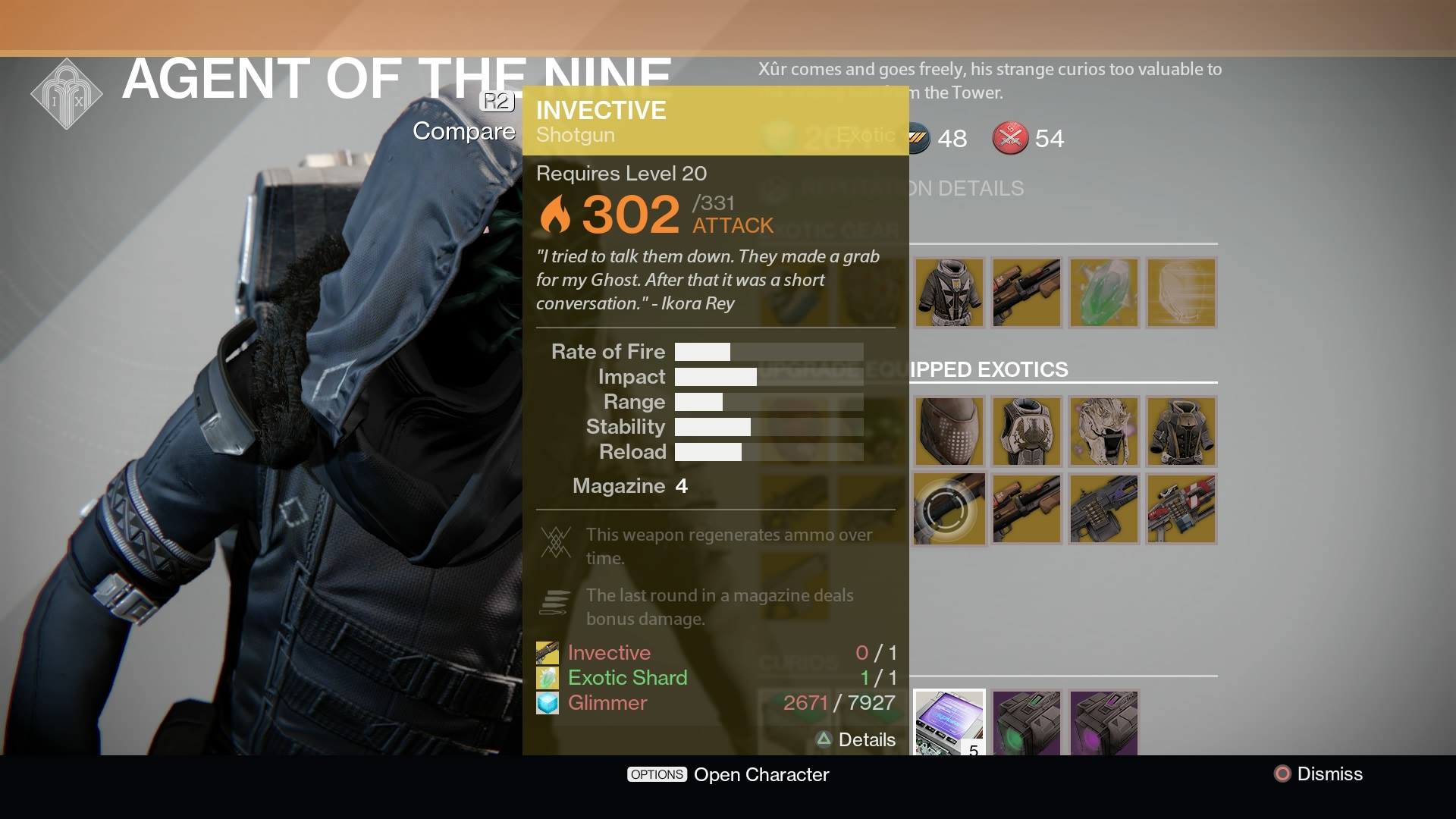Click the ammo-regeneration perk icon on Invective
The image size is (1456, 819).
[556, 544]
